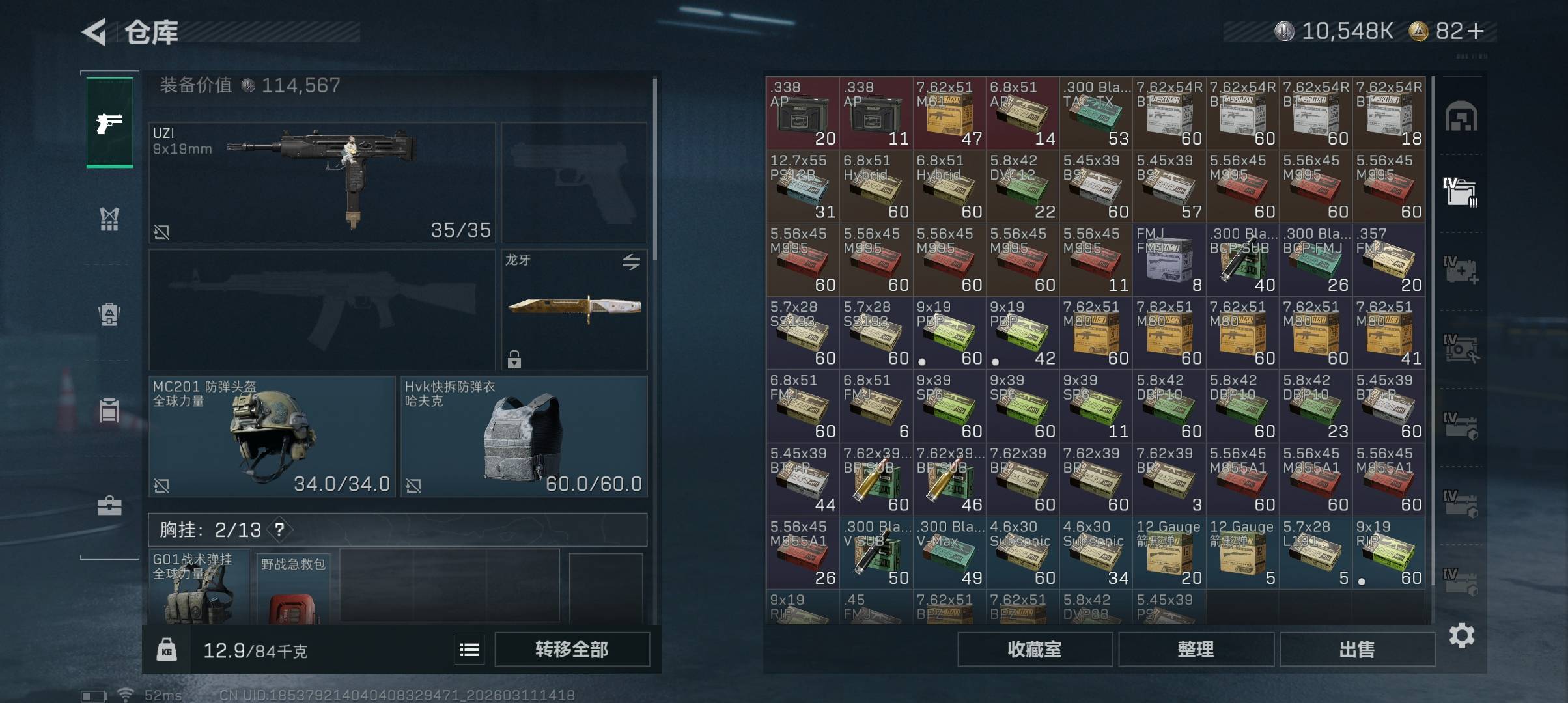Screen dimensions: 1568x703
Task: Open the main stash house tab
Action: 1461,117
